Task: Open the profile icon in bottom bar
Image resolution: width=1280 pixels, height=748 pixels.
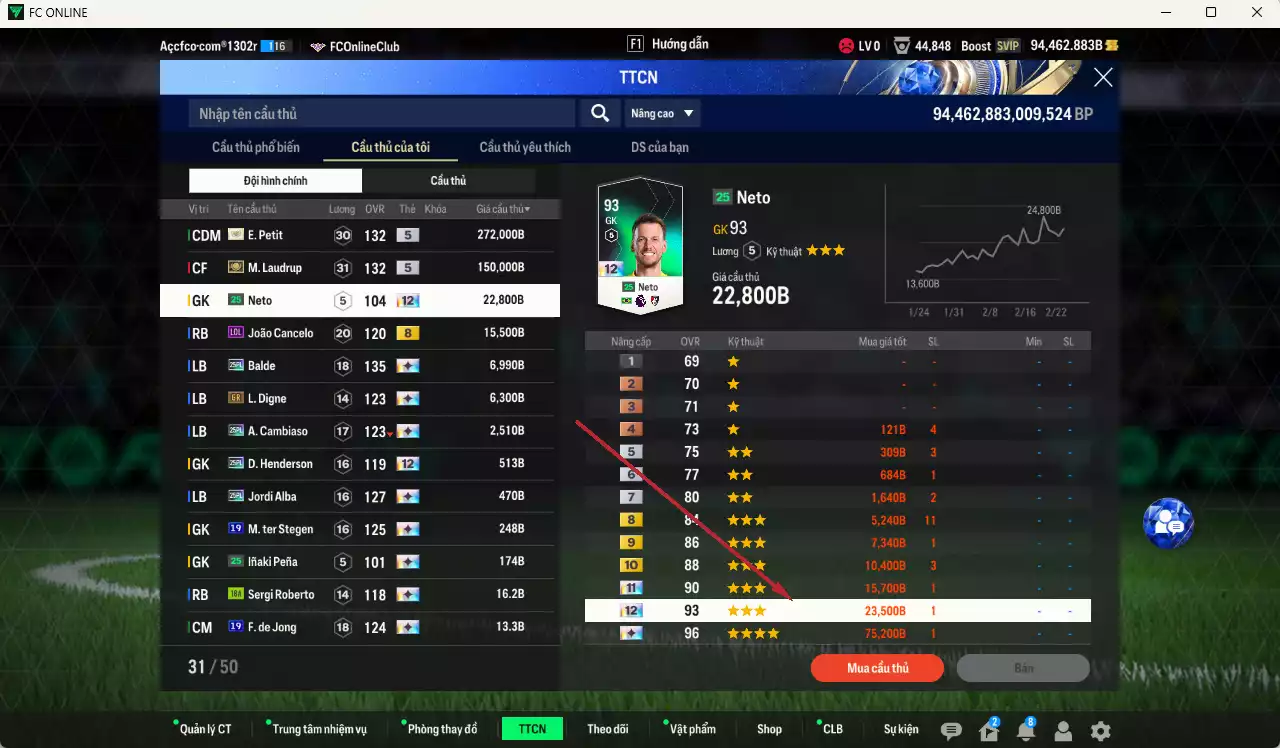Action: point(1063,729)
